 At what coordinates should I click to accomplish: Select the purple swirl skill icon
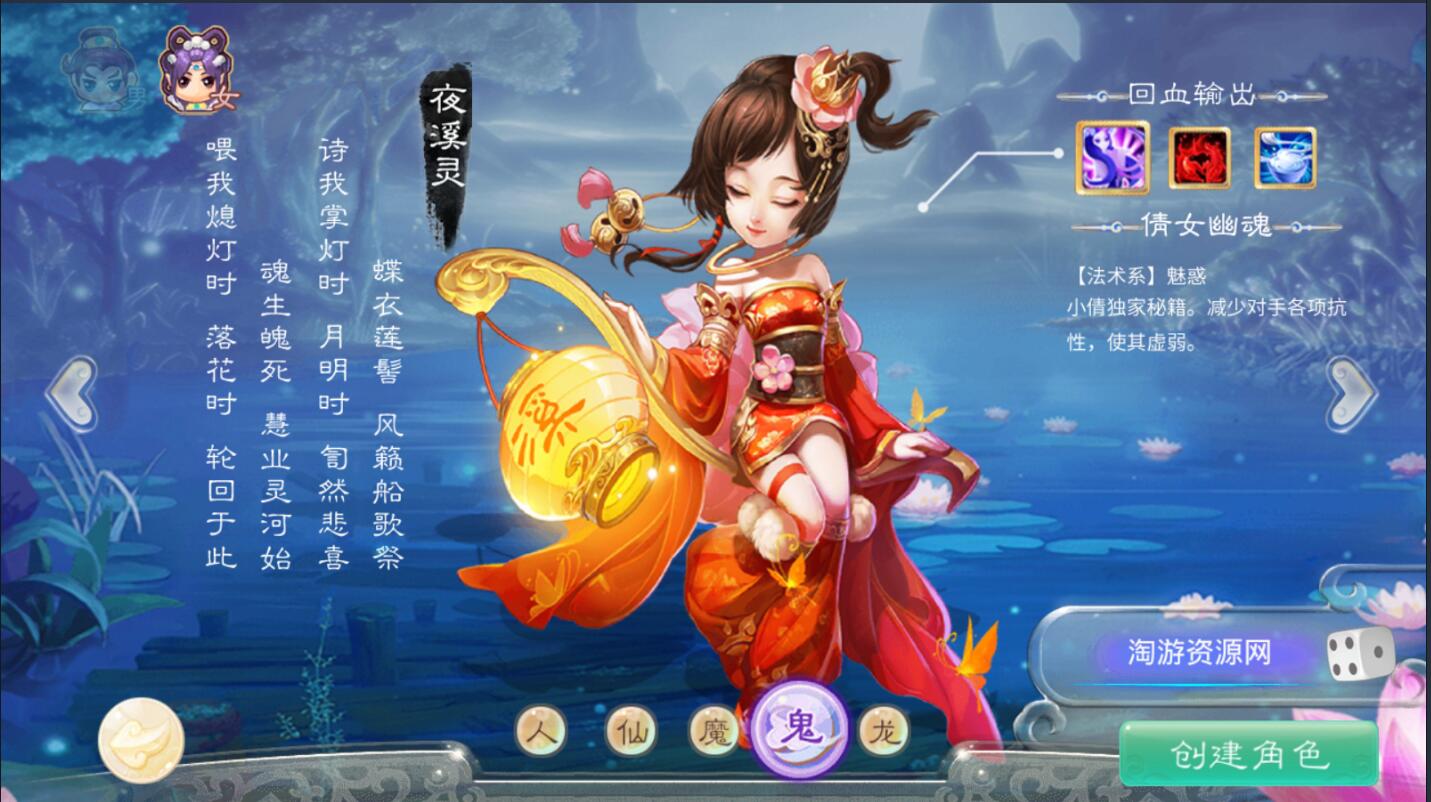[x=1112, y=157]
